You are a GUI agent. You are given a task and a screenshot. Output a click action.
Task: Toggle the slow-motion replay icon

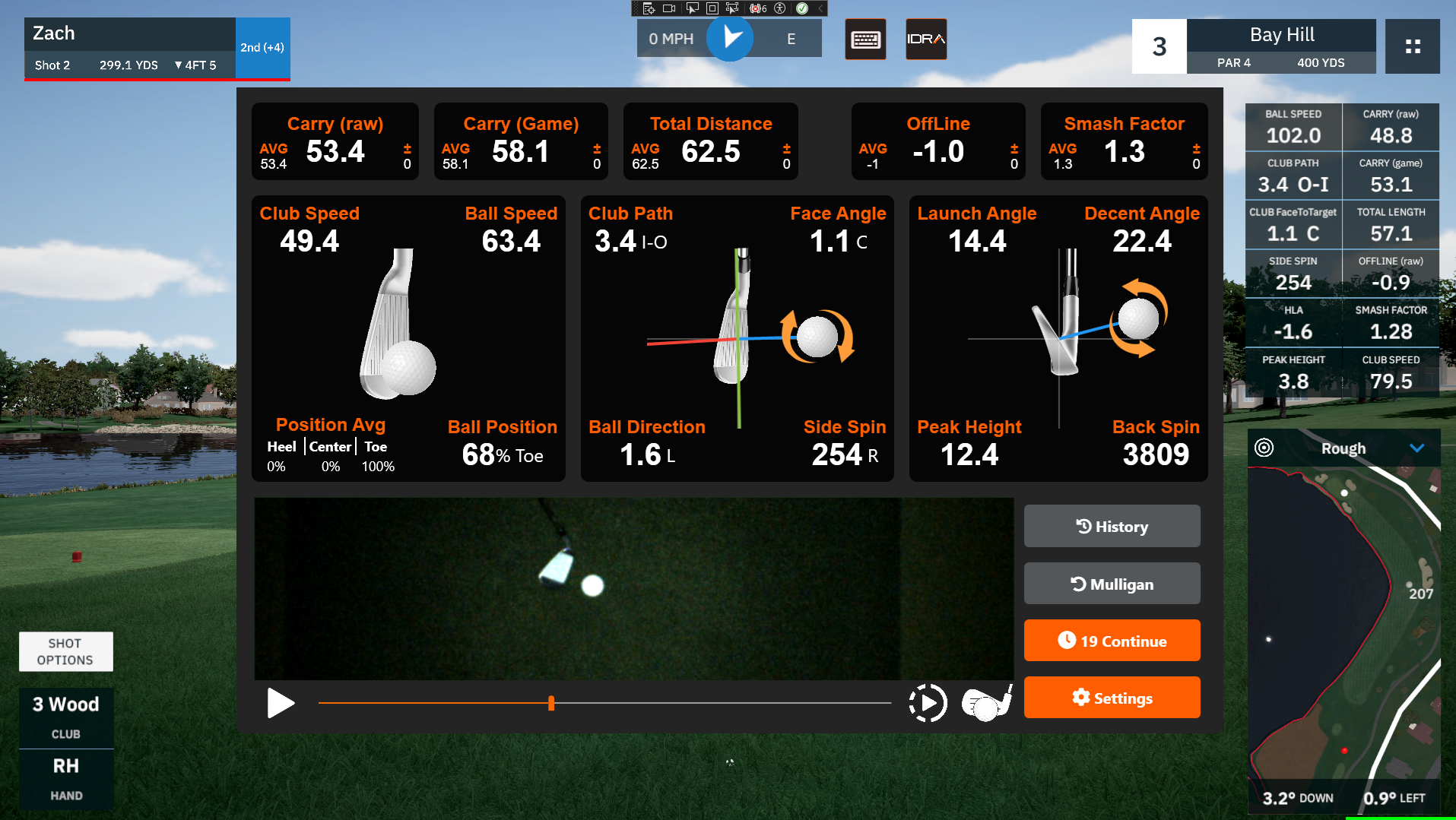928,703
